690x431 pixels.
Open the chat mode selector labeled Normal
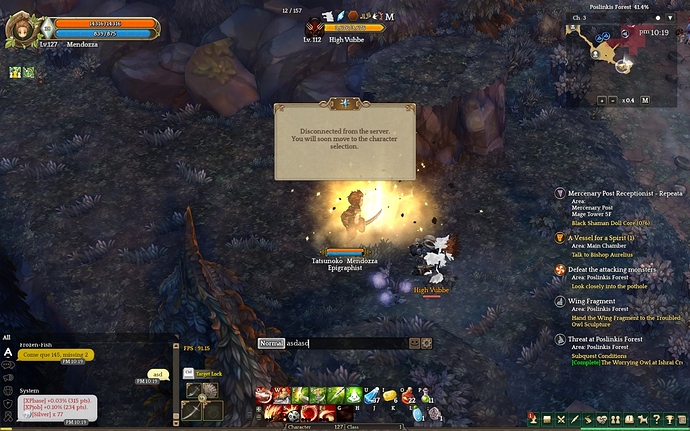[270, 343]
